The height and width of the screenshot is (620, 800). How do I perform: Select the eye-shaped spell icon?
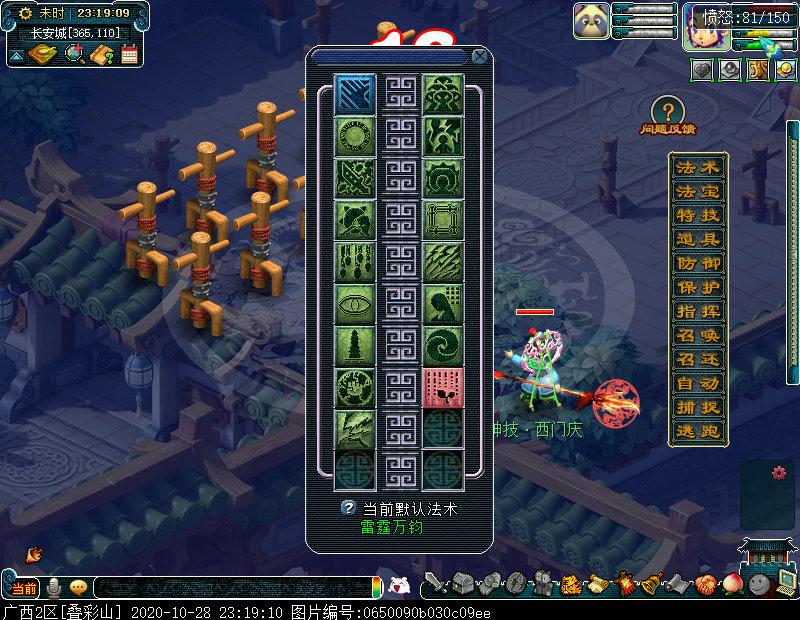355,304
